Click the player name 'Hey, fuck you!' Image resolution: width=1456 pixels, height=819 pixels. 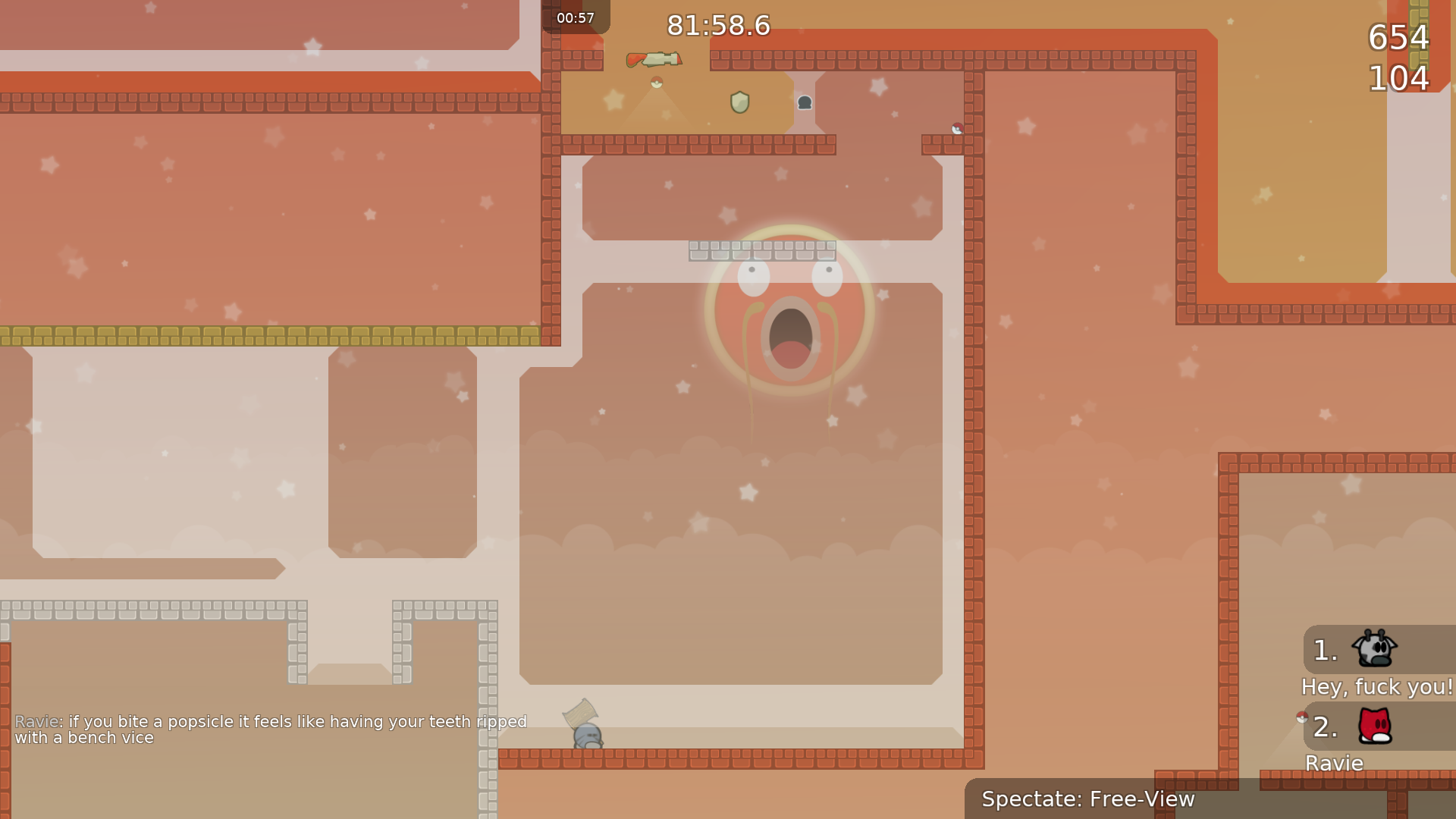[x=1377, y=687]
